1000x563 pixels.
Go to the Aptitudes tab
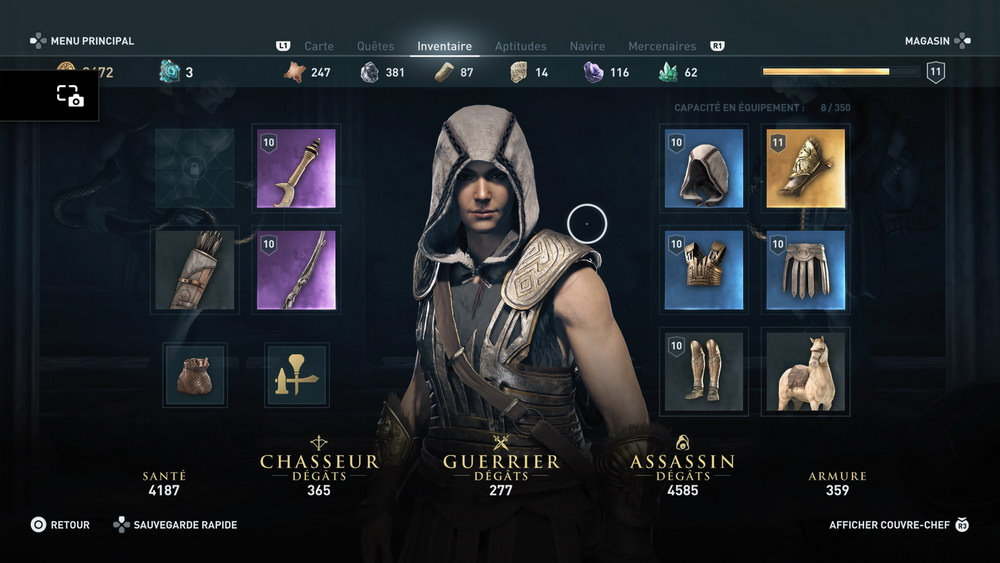point(521,46)
